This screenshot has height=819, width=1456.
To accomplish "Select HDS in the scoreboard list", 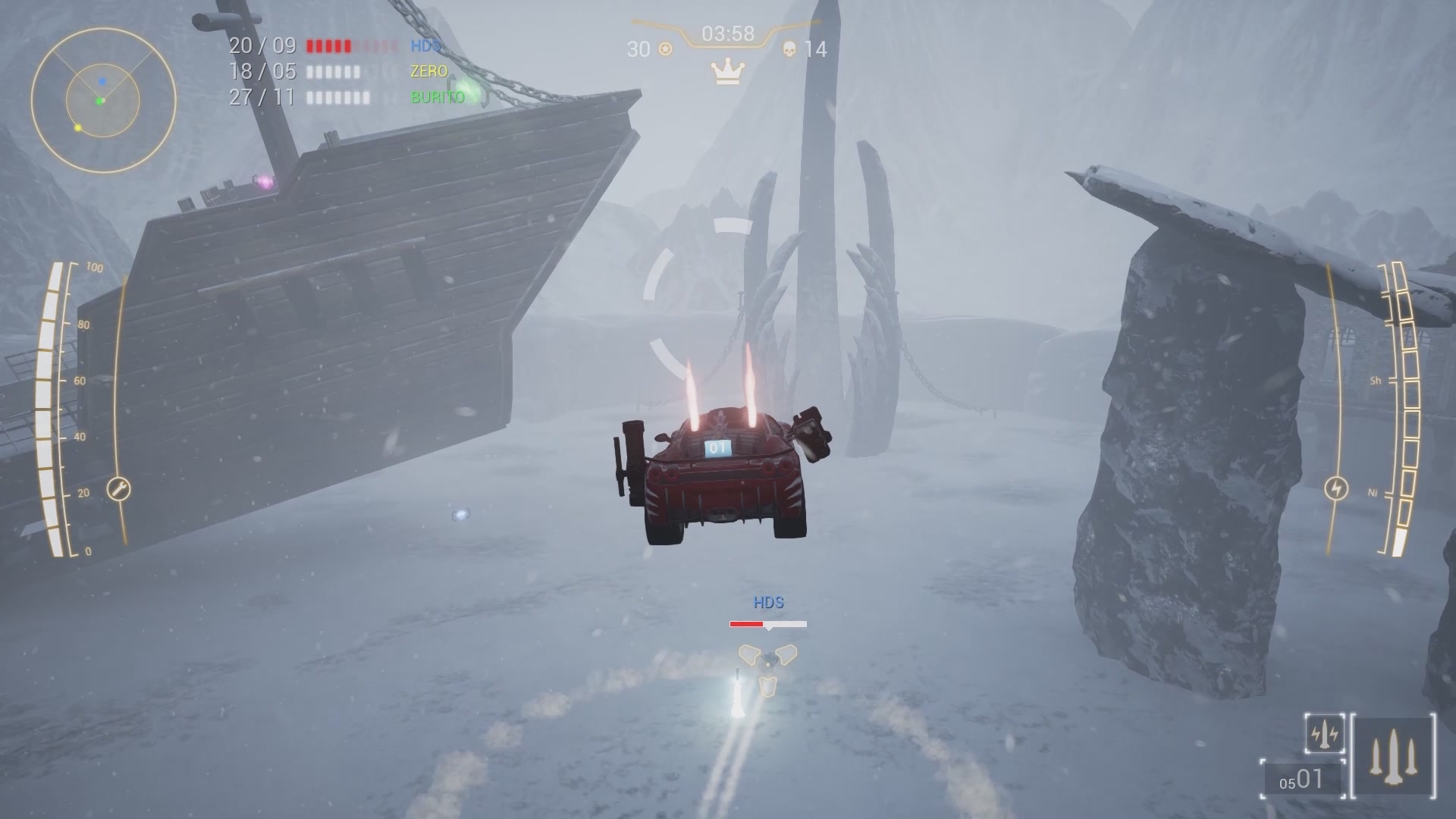I will (425, 45).
